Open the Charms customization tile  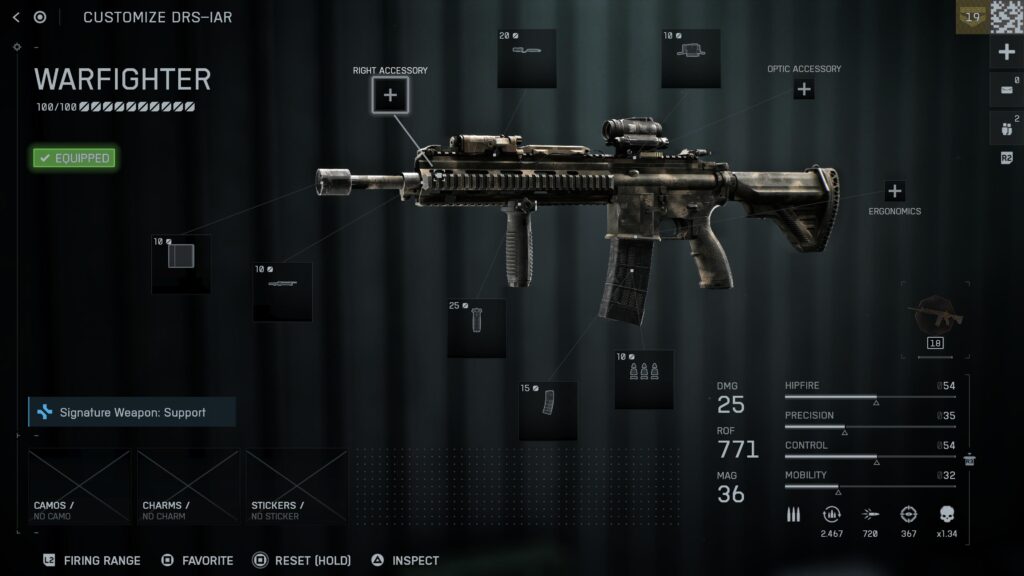click(188, 487)
